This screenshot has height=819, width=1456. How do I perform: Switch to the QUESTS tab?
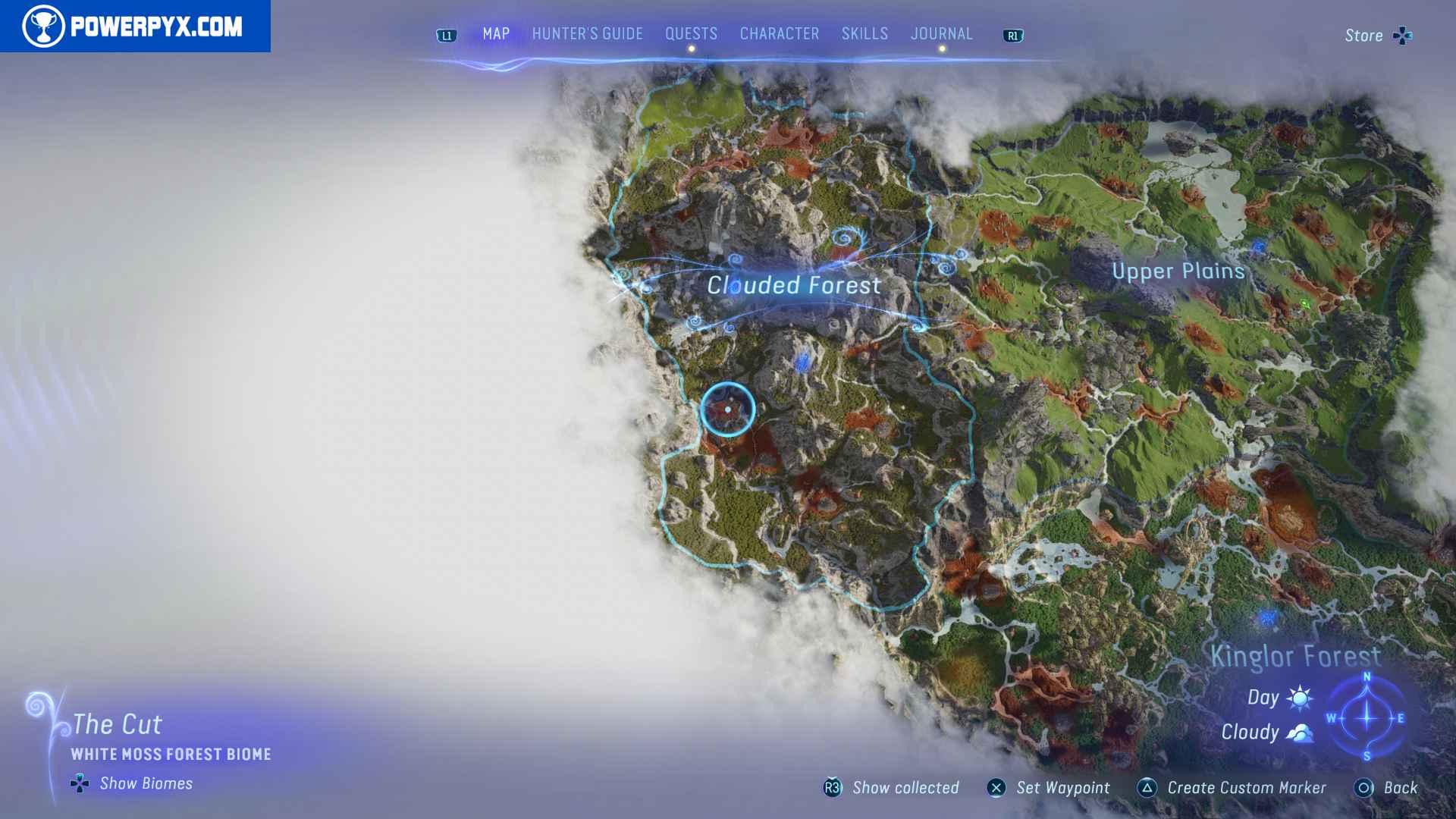coord(690,33)
